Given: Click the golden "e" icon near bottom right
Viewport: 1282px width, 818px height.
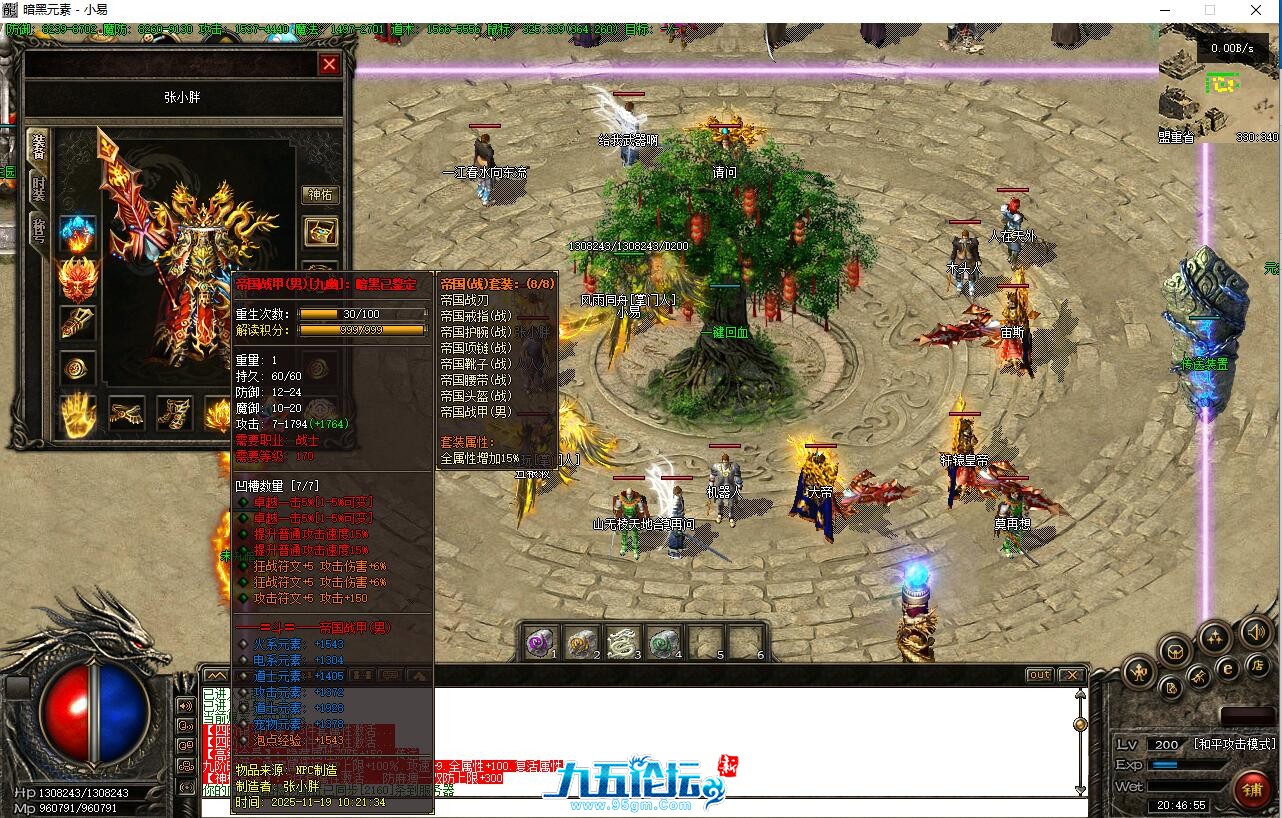Looking at the screenshot, I should point(1227,669).
